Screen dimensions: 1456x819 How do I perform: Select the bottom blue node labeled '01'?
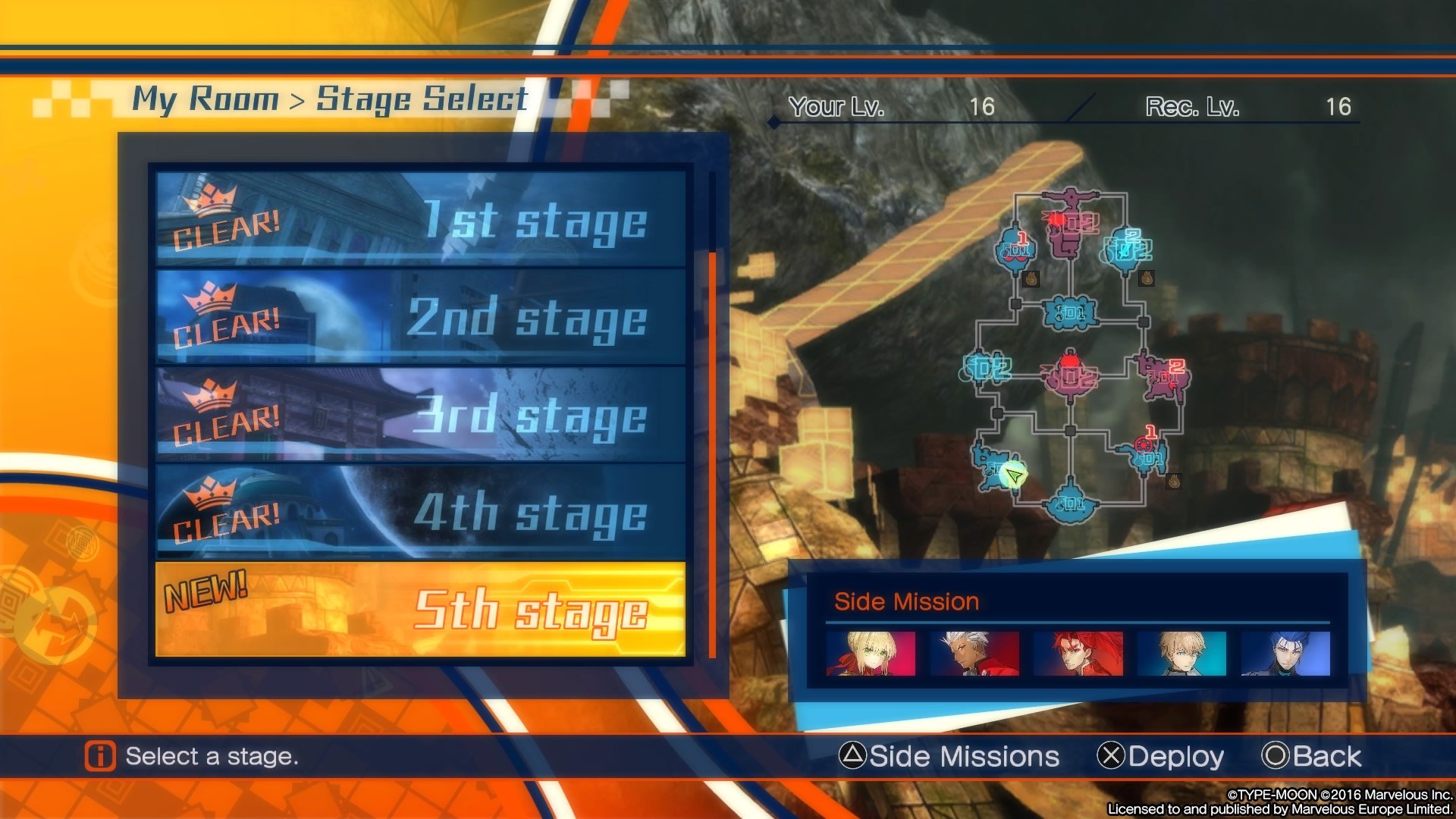tap(1072, 503)
